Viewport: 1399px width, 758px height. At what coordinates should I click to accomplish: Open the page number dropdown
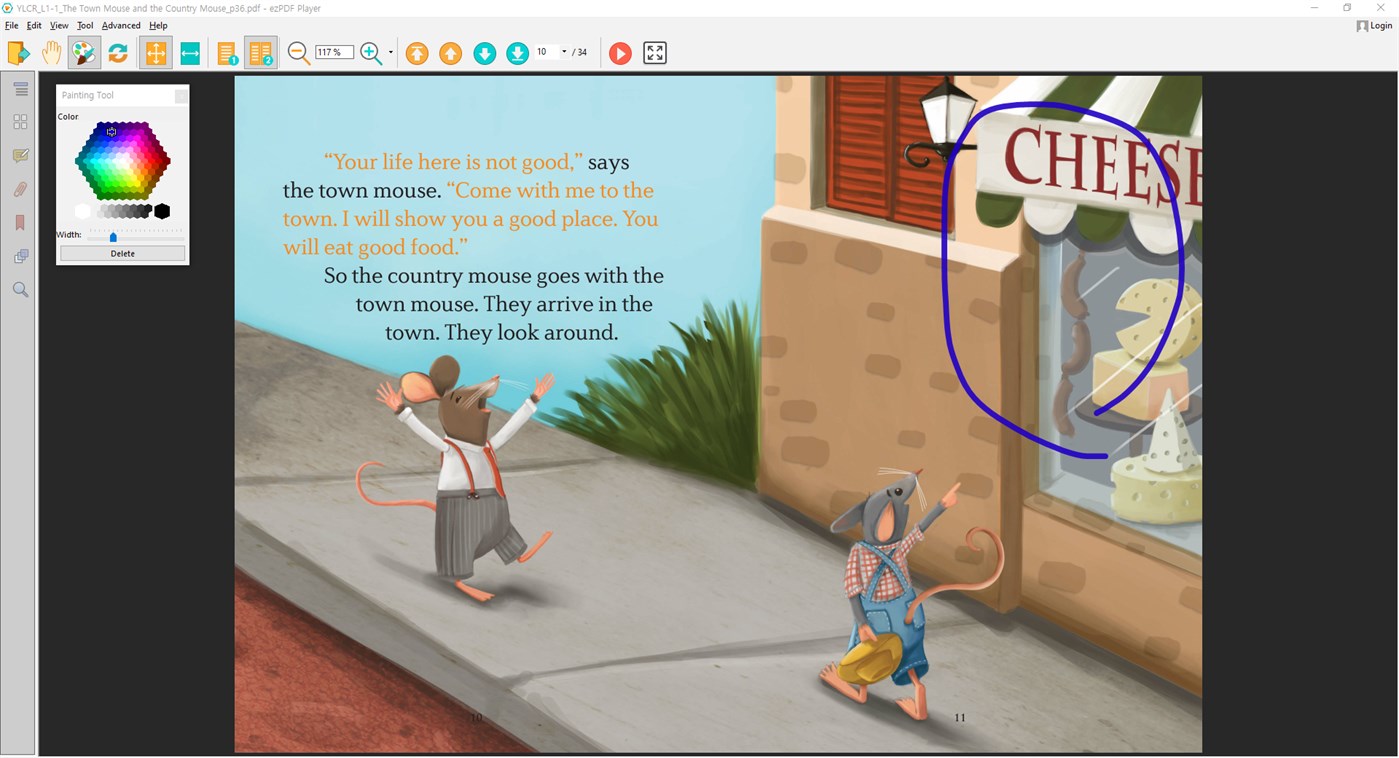(x=565, y=52)
